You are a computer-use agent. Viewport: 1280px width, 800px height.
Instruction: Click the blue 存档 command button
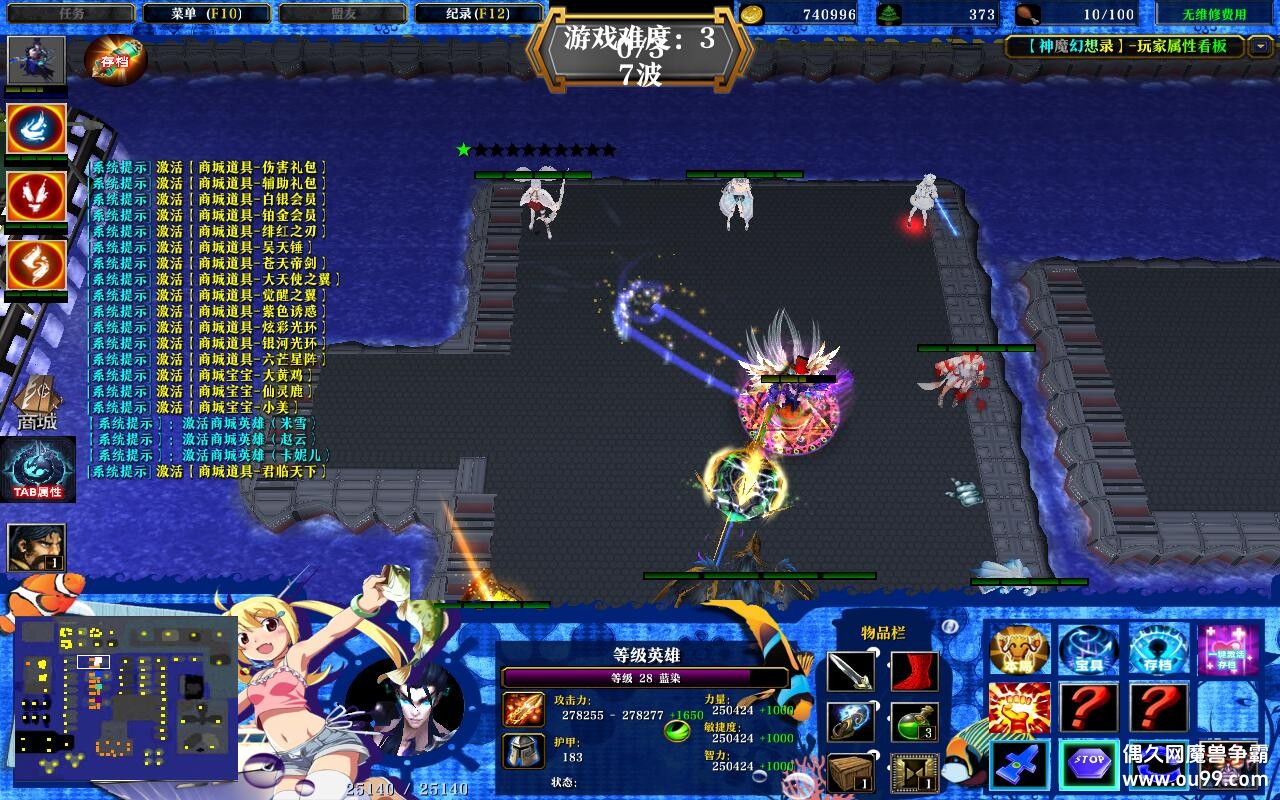1158,650
